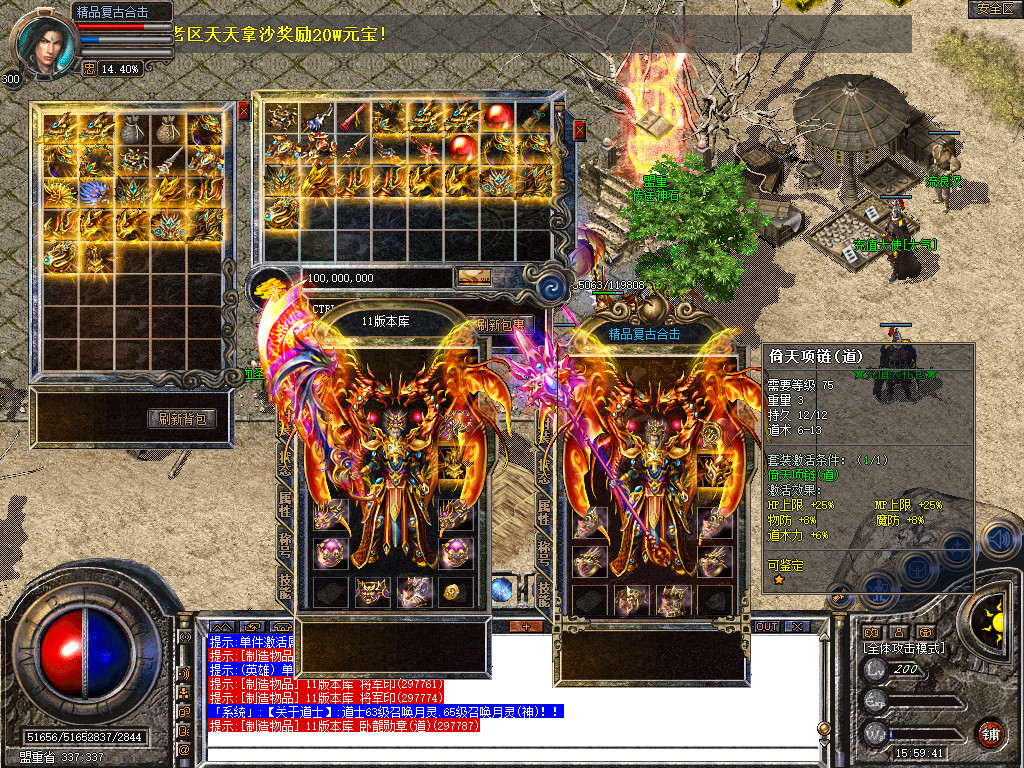Screen dimensions: 1024x768
Task: Open the 称号 title tab on right panel
Action: pyautogui.click(x=545, y=552)
